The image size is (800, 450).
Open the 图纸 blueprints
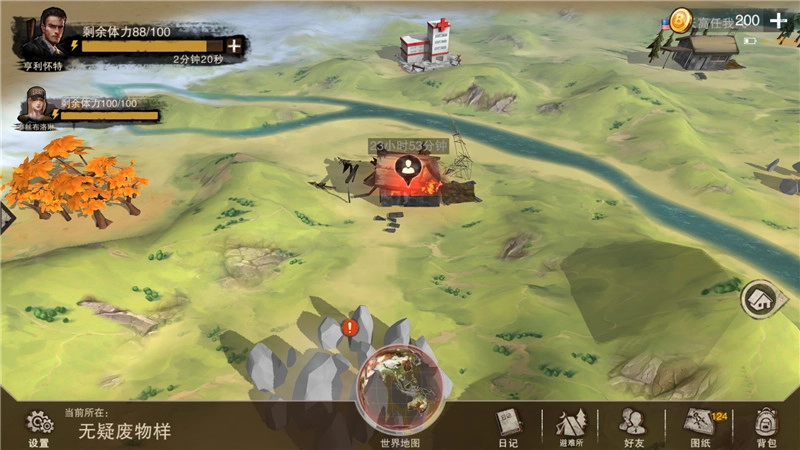[698, 424]
